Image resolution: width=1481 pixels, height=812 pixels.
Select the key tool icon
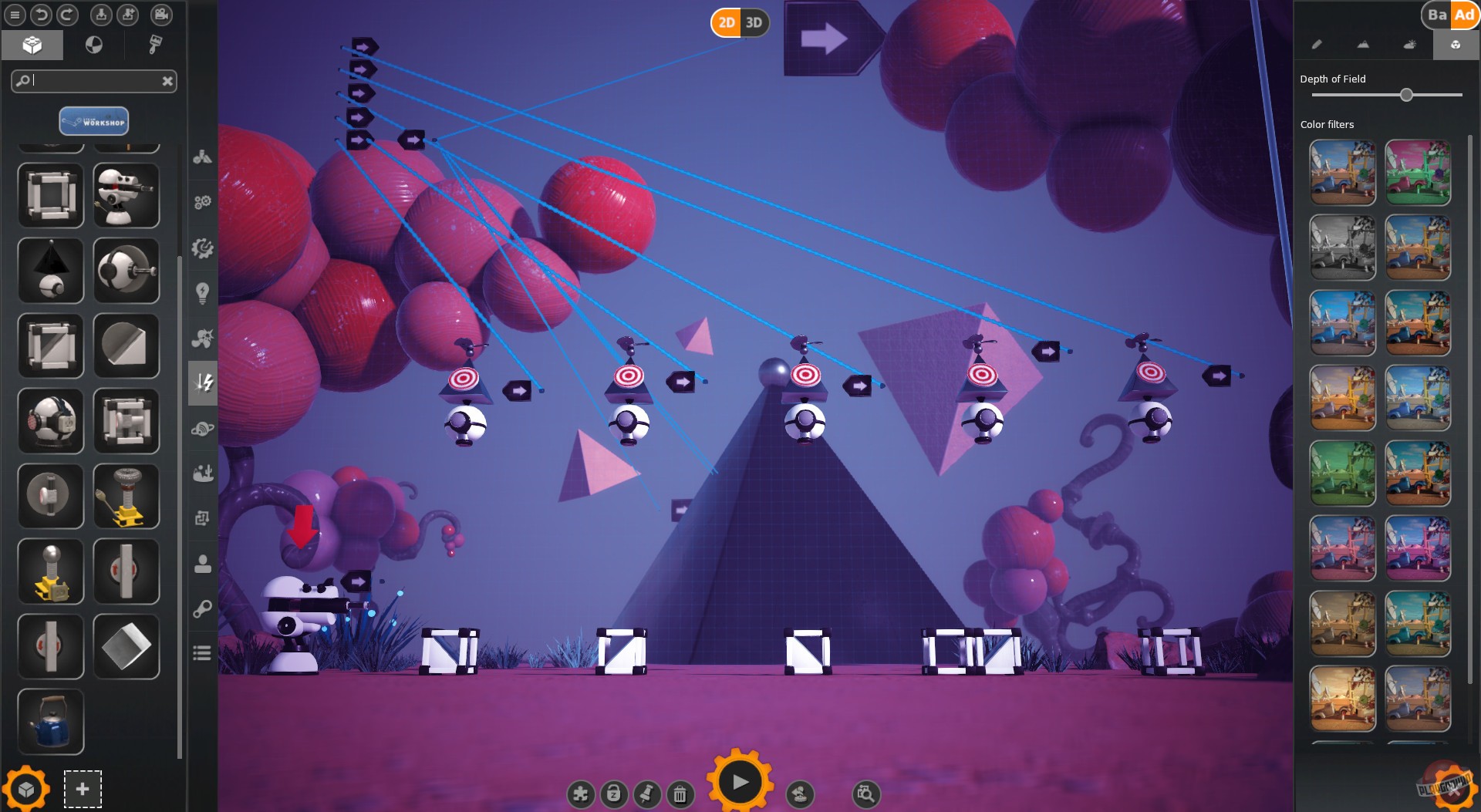point(203,608)
